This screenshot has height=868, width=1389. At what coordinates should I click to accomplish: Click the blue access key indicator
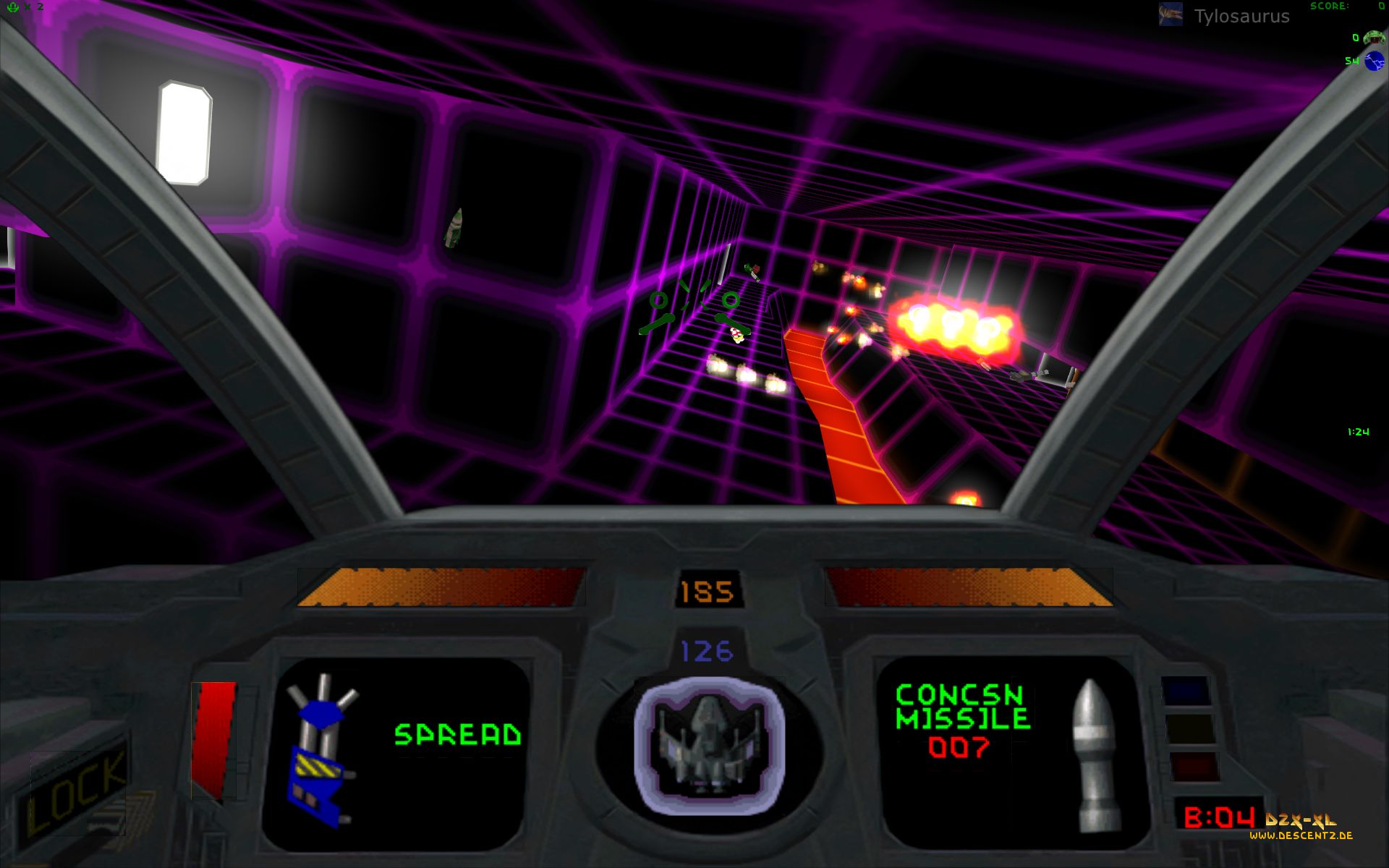1185,691
